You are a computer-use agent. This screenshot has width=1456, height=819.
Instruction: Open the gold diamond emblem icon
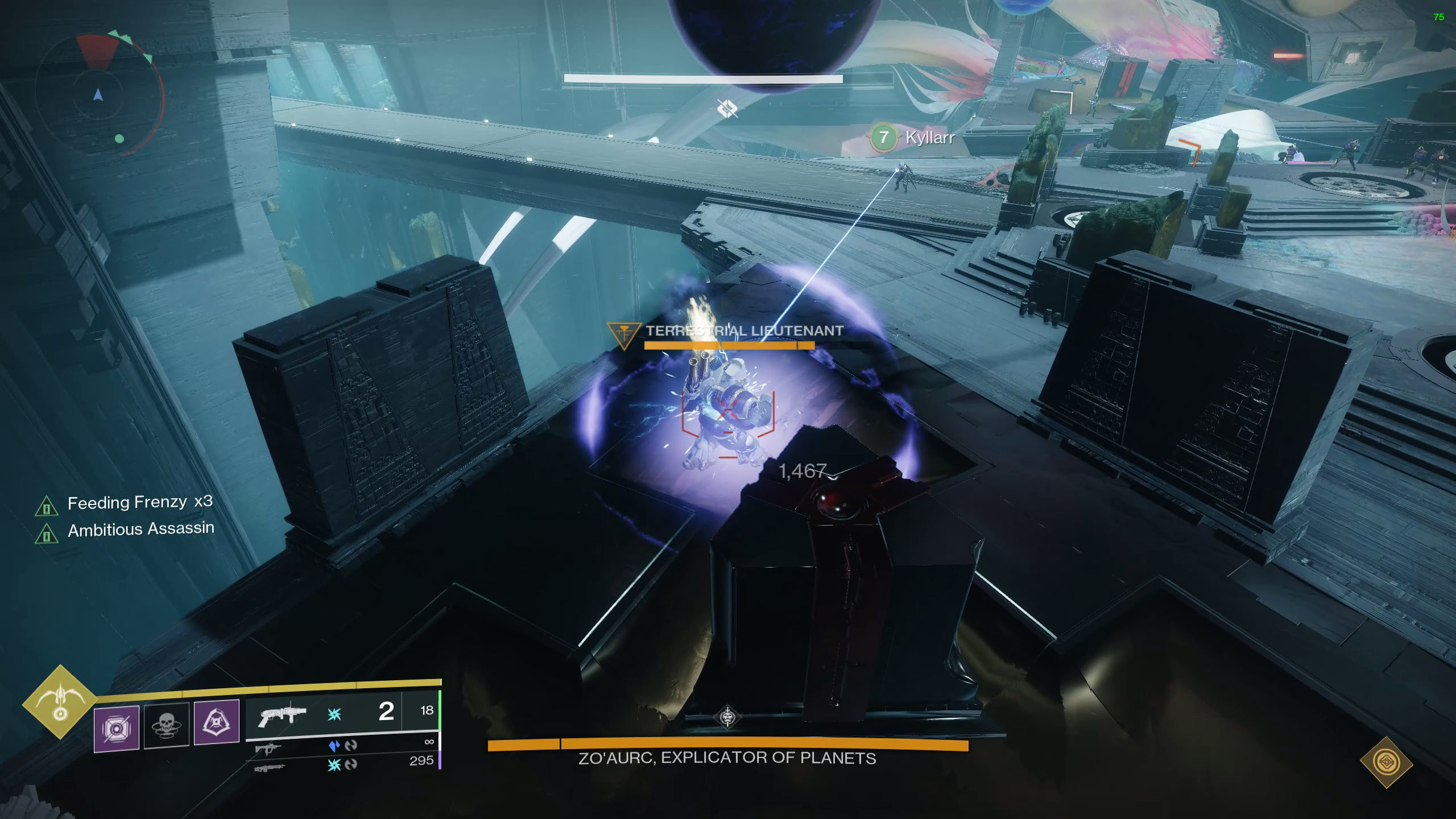[x=1387, y=762]
